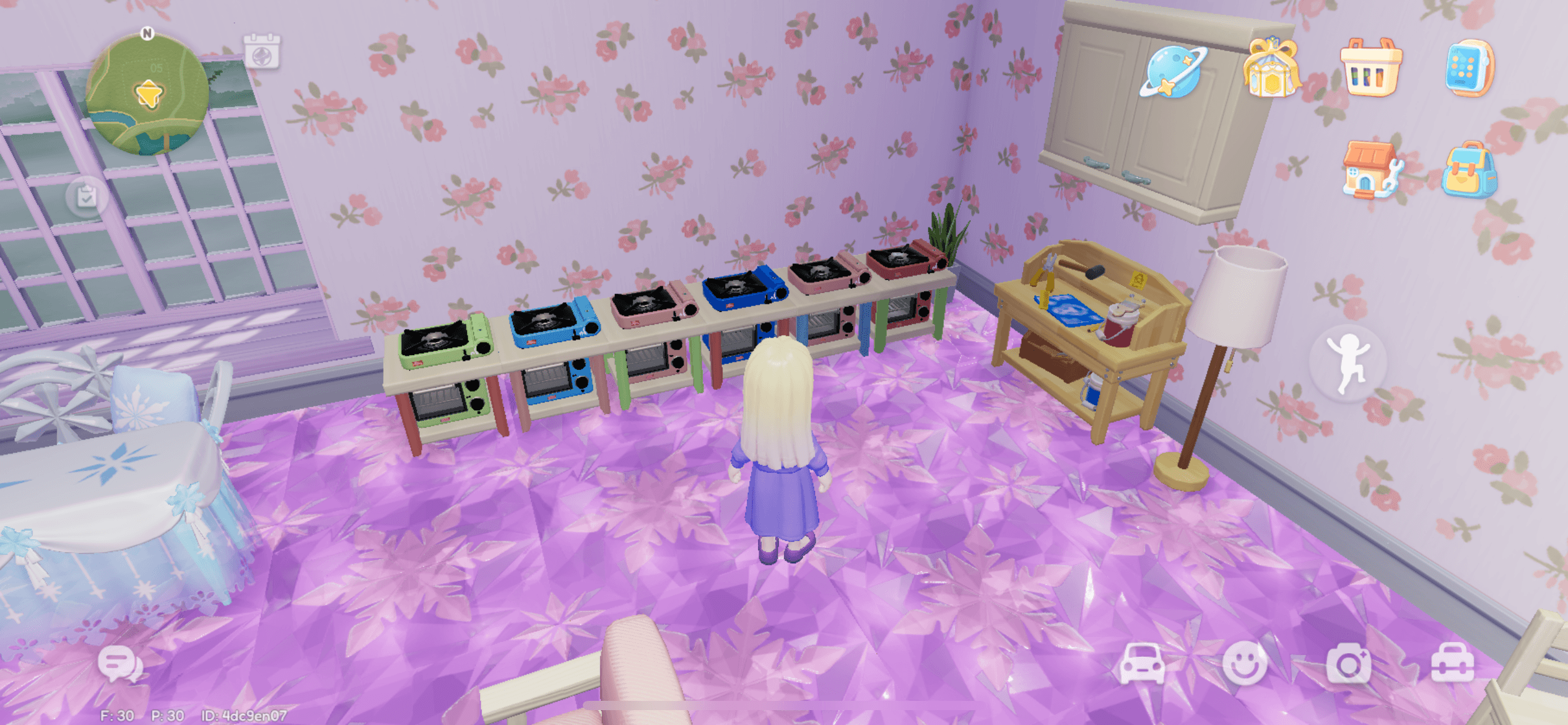This screenshot has height=725, width=1568.
Task: Enter home build mode with house icon
Action: coord(1370,170)
